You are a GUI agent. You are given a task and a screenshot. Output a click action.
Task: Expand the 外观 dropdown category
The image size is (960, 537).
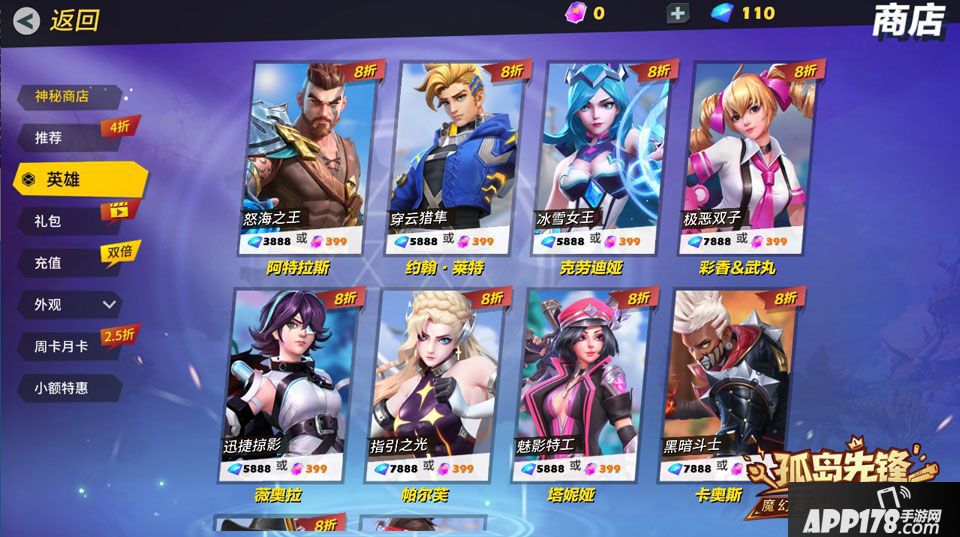[x=72, y=304]
